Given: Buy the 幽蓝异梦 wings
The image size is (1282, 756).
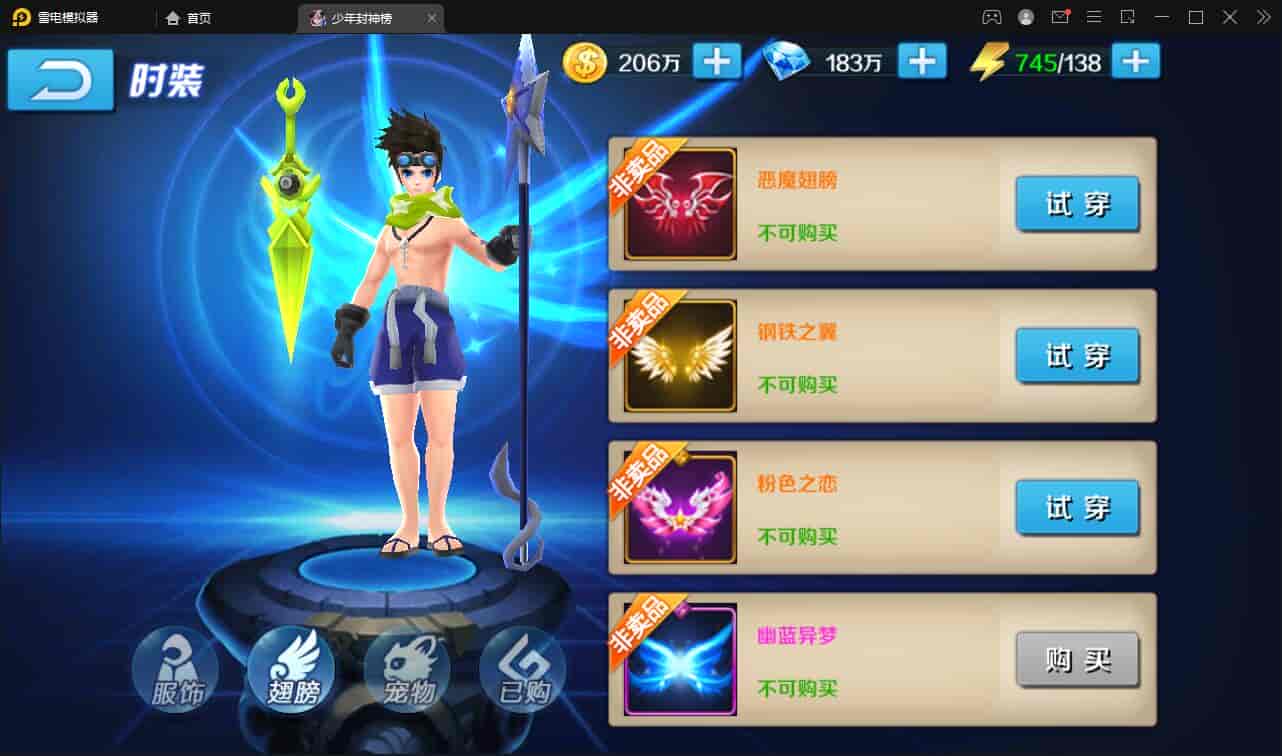Looking at the screenshot, I should coord(1077,660).
